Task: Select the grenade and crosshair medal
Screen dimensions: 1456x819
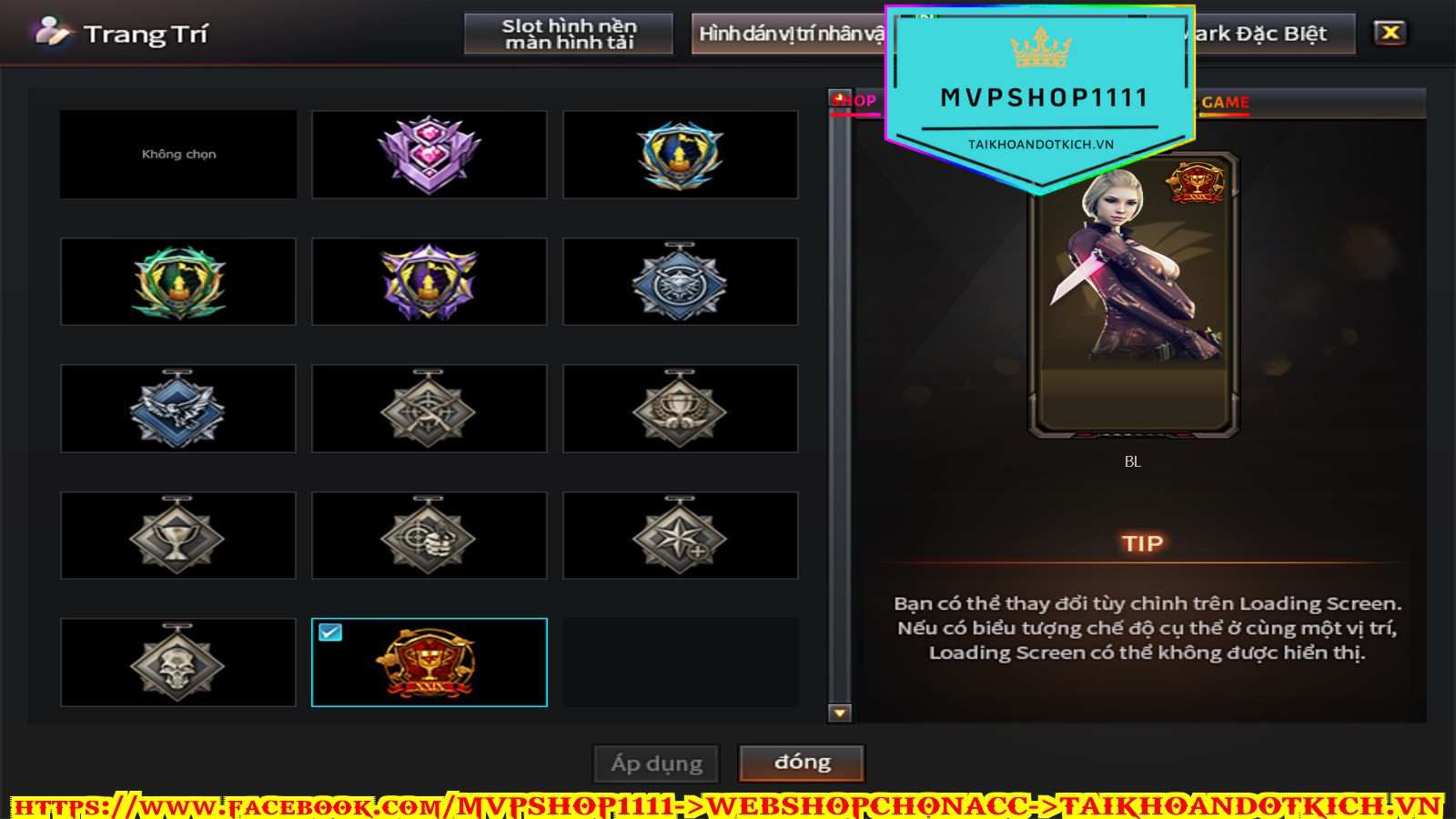Action: tap(429, 536)
